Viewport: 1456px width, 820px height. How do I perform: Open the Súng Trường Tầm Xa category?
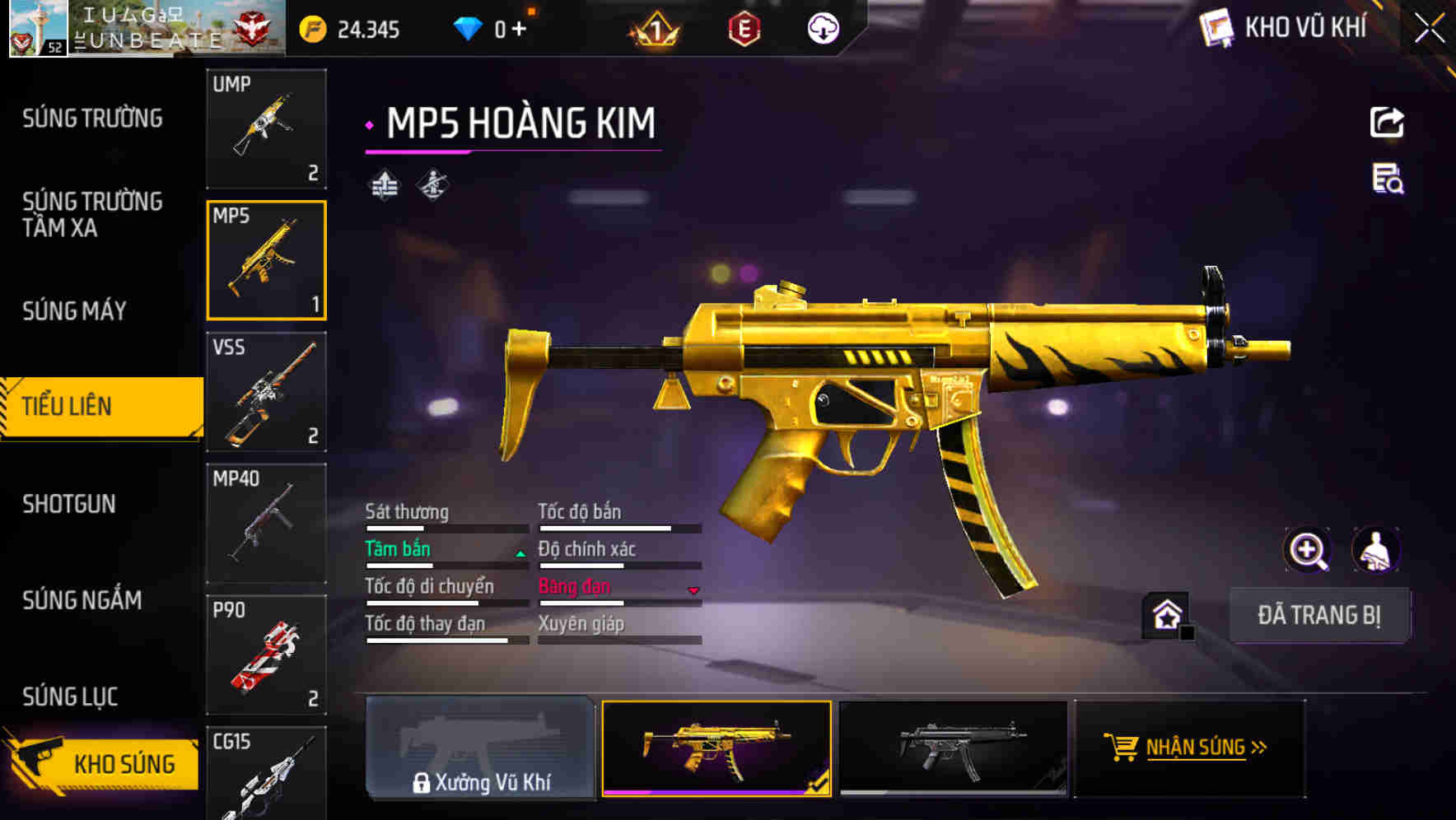coord(92,215)
